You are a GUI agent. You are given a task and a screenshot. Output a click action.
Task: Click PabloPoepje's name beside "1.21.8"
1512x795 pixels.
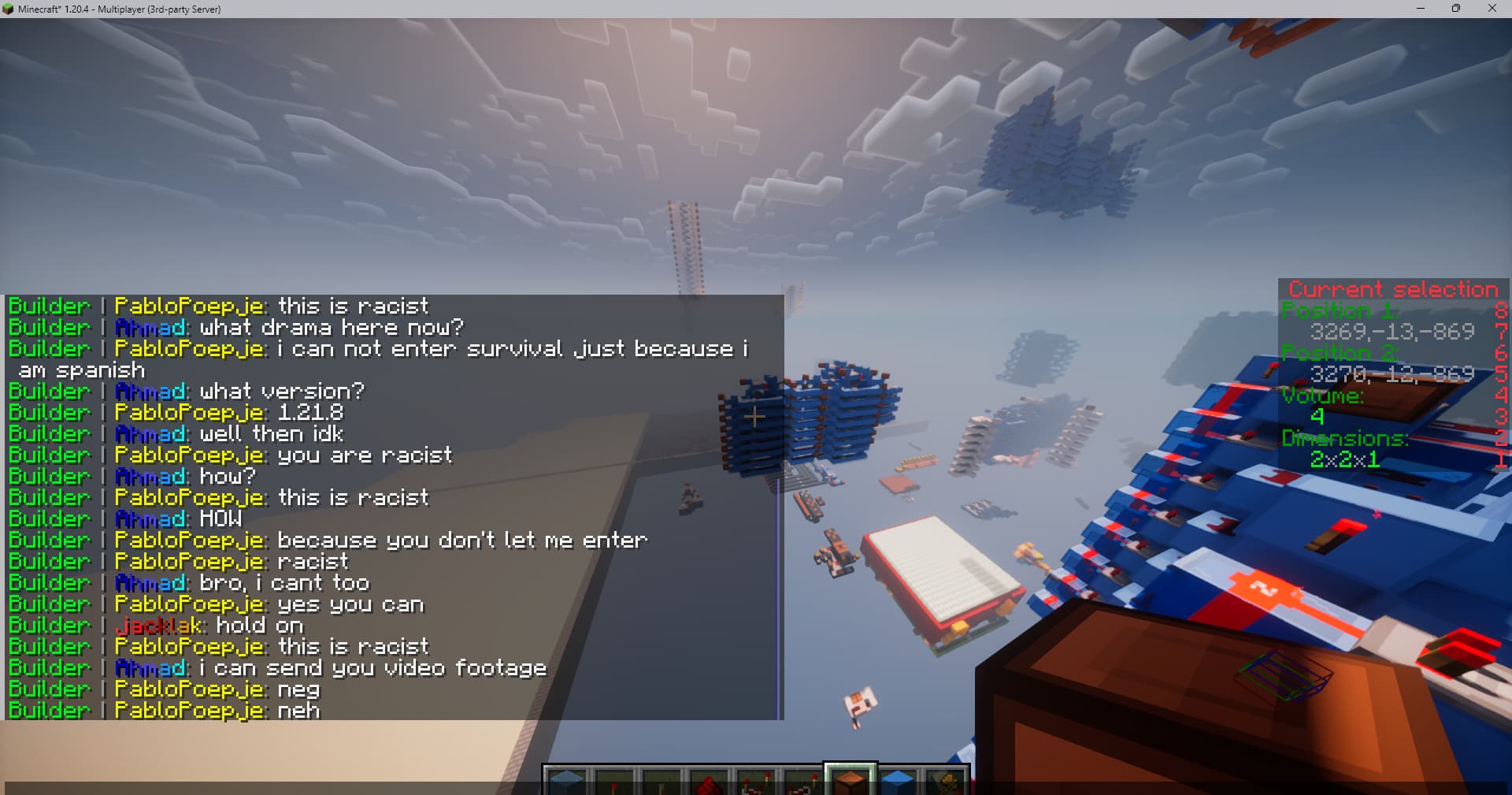click(189, 413)
